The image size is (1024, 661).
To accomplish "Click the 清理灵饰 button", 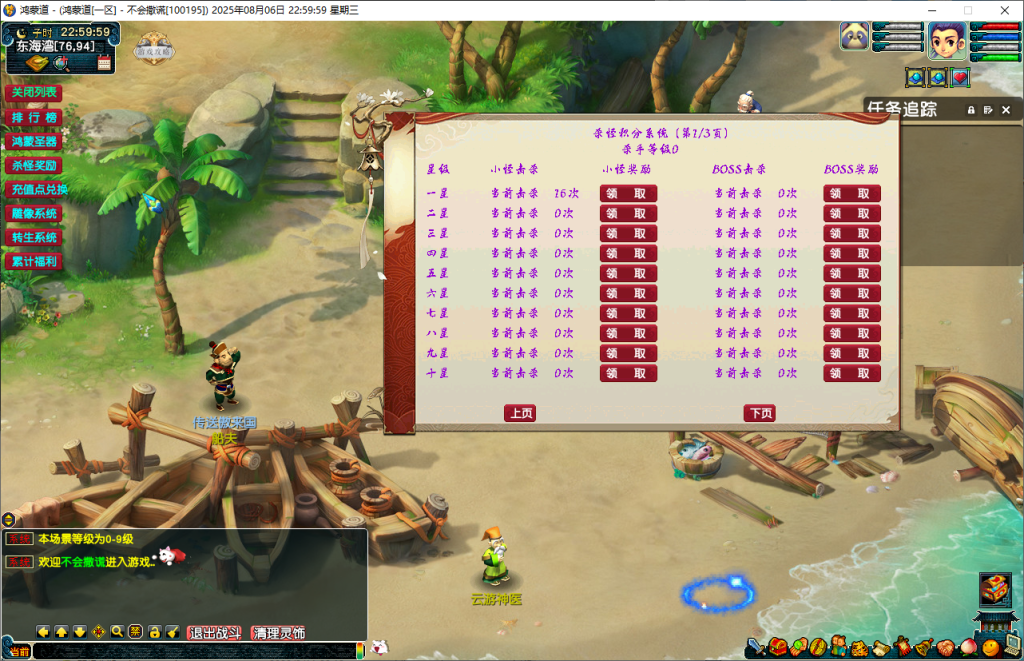I will 278,632.
